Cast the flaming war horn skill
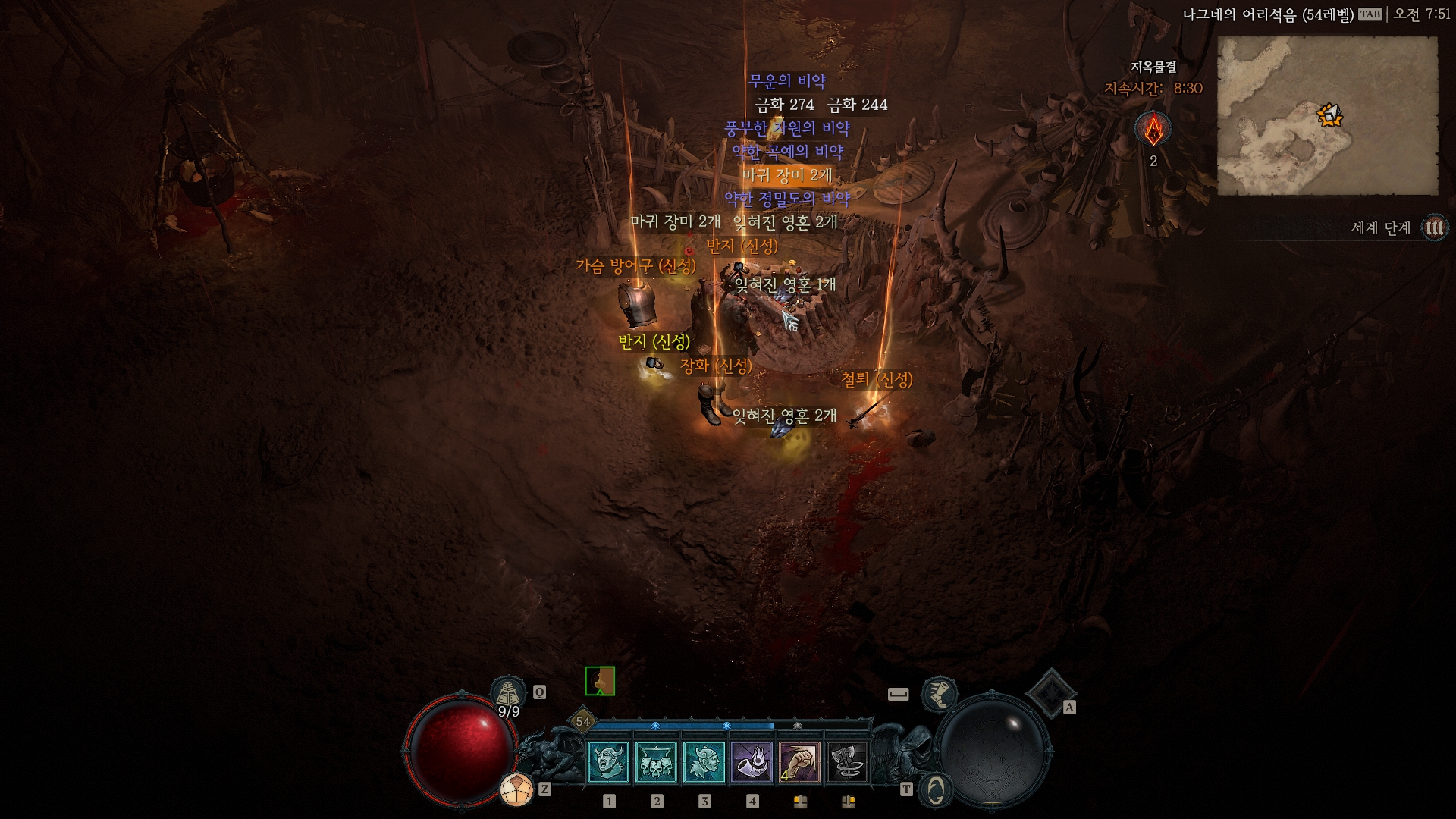The height and width of the screenshot is (819, 1456). pyautogui.click(x=752, y=762)
